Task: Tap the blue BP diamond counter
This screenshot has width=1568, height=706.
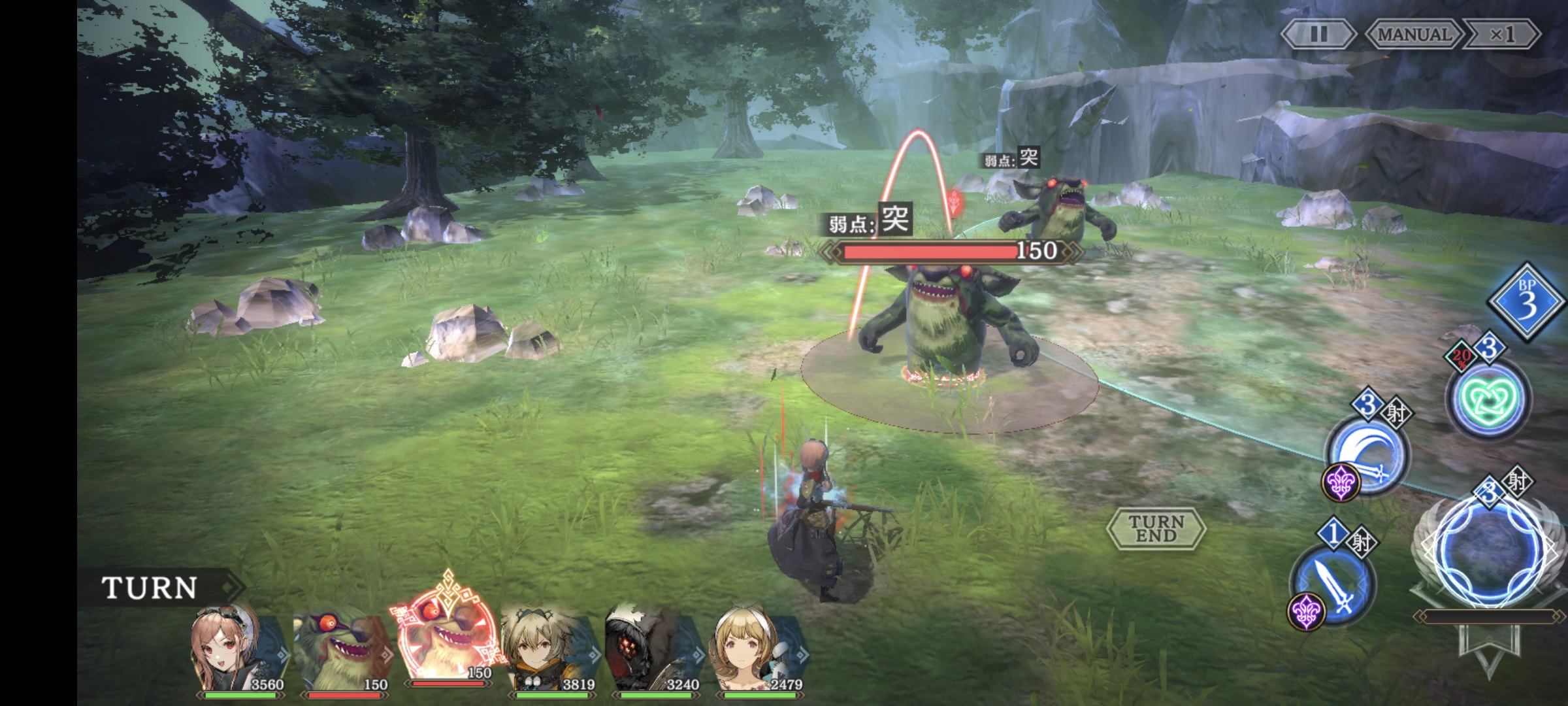Action: (1526, 302)
